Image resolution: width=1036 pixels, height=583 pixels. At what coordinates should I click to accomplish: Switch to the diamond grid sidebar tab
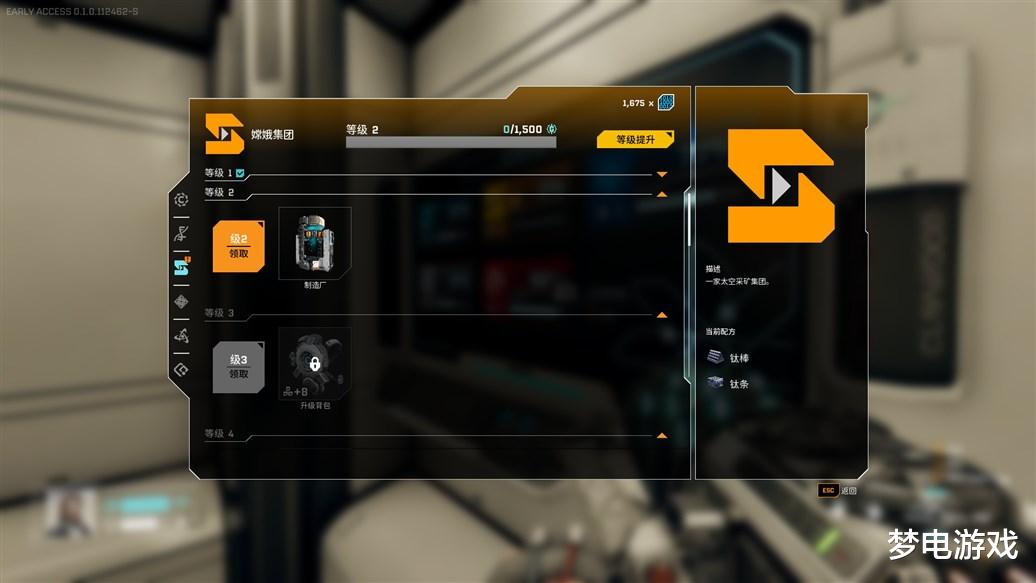[x=181, y=301]
